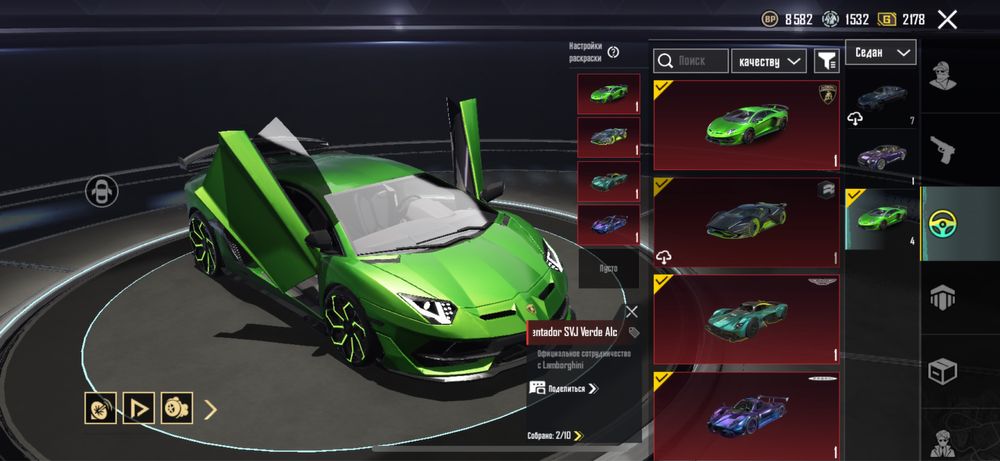Expand the Седан vehicle type dropdown
Viewport: 1000px width, 461px height.
pos(880,52)
